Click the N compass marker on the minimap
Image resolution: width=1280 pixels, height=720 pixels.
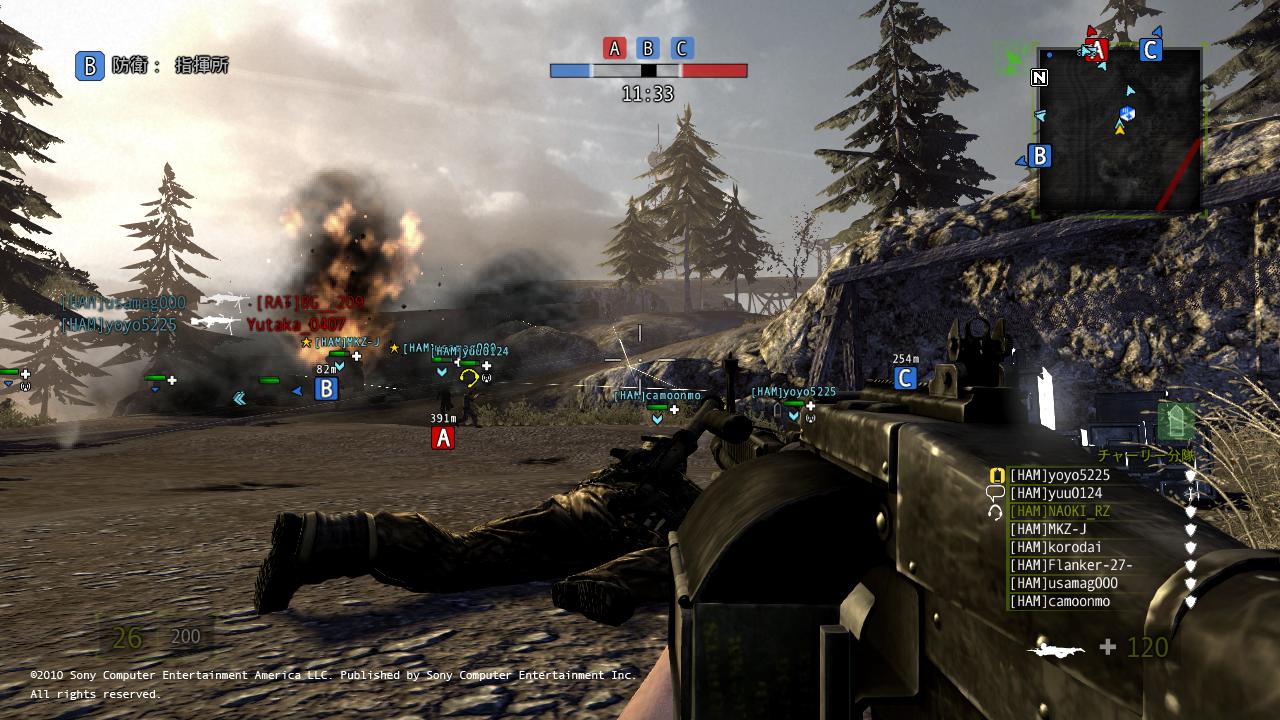pos(1040,77)
